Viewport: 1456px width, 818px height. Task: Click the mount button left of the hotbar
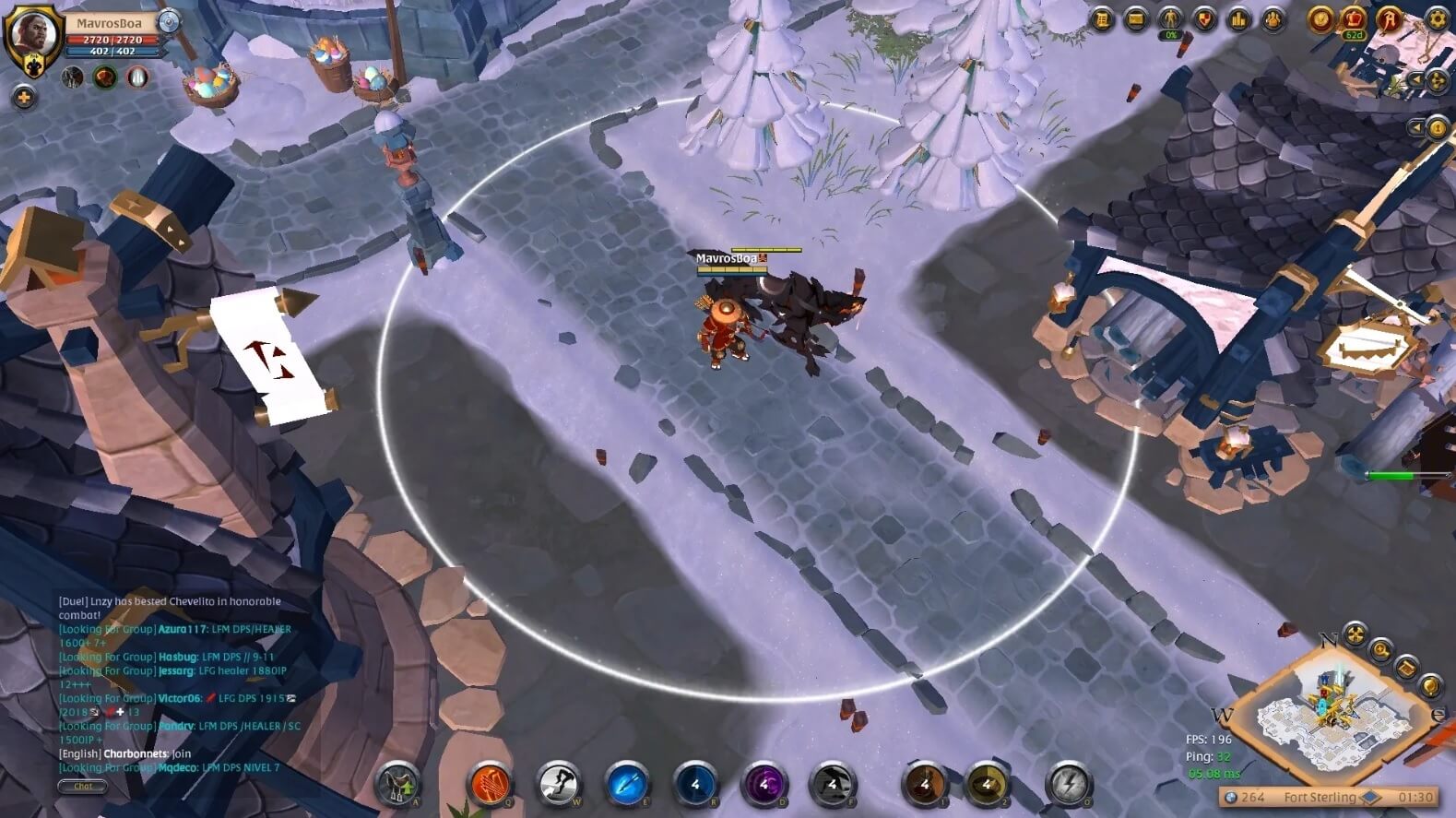coord(397,785)
